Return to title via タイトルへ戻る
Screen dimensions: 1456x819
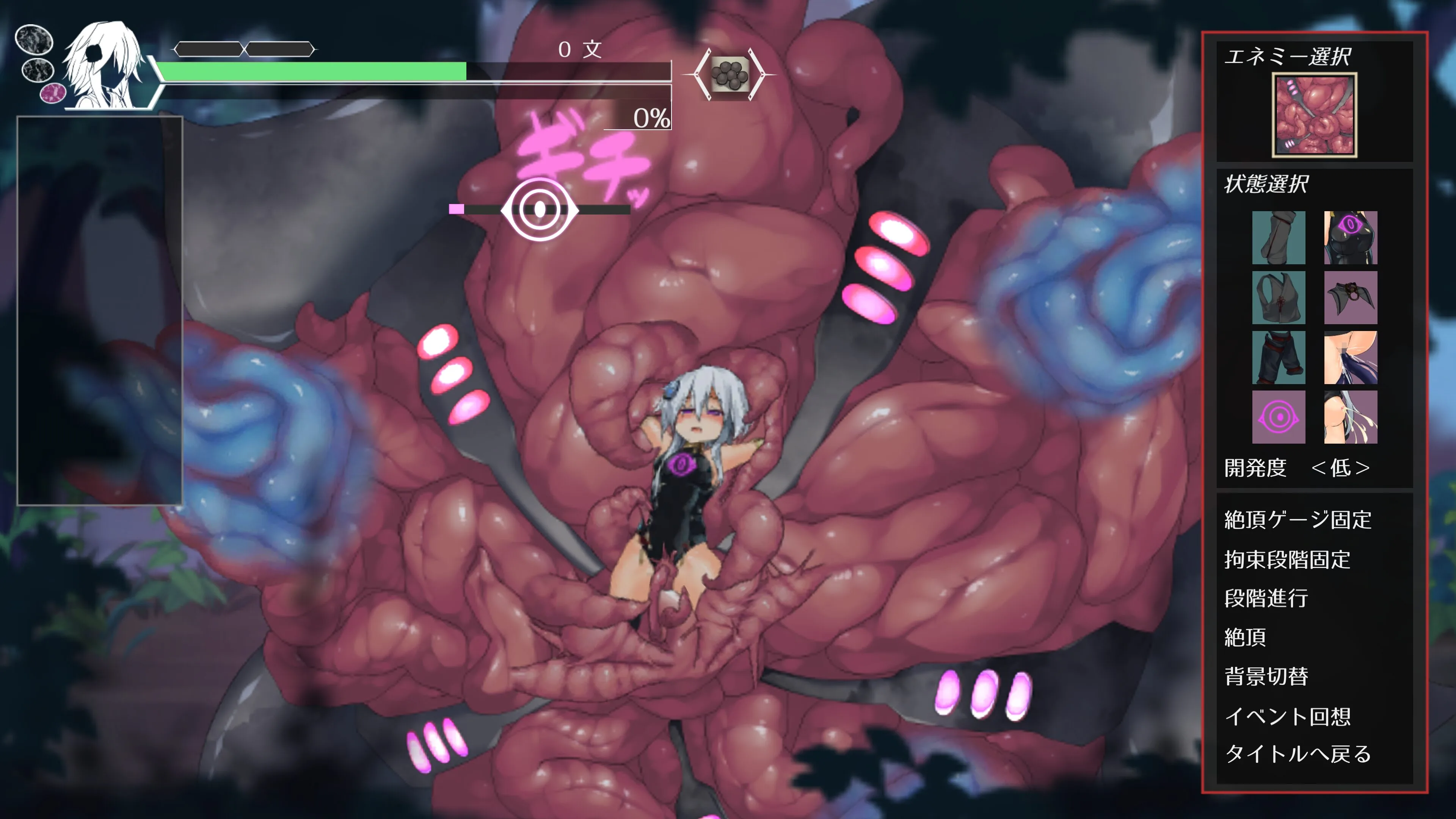click(1298, 754)
